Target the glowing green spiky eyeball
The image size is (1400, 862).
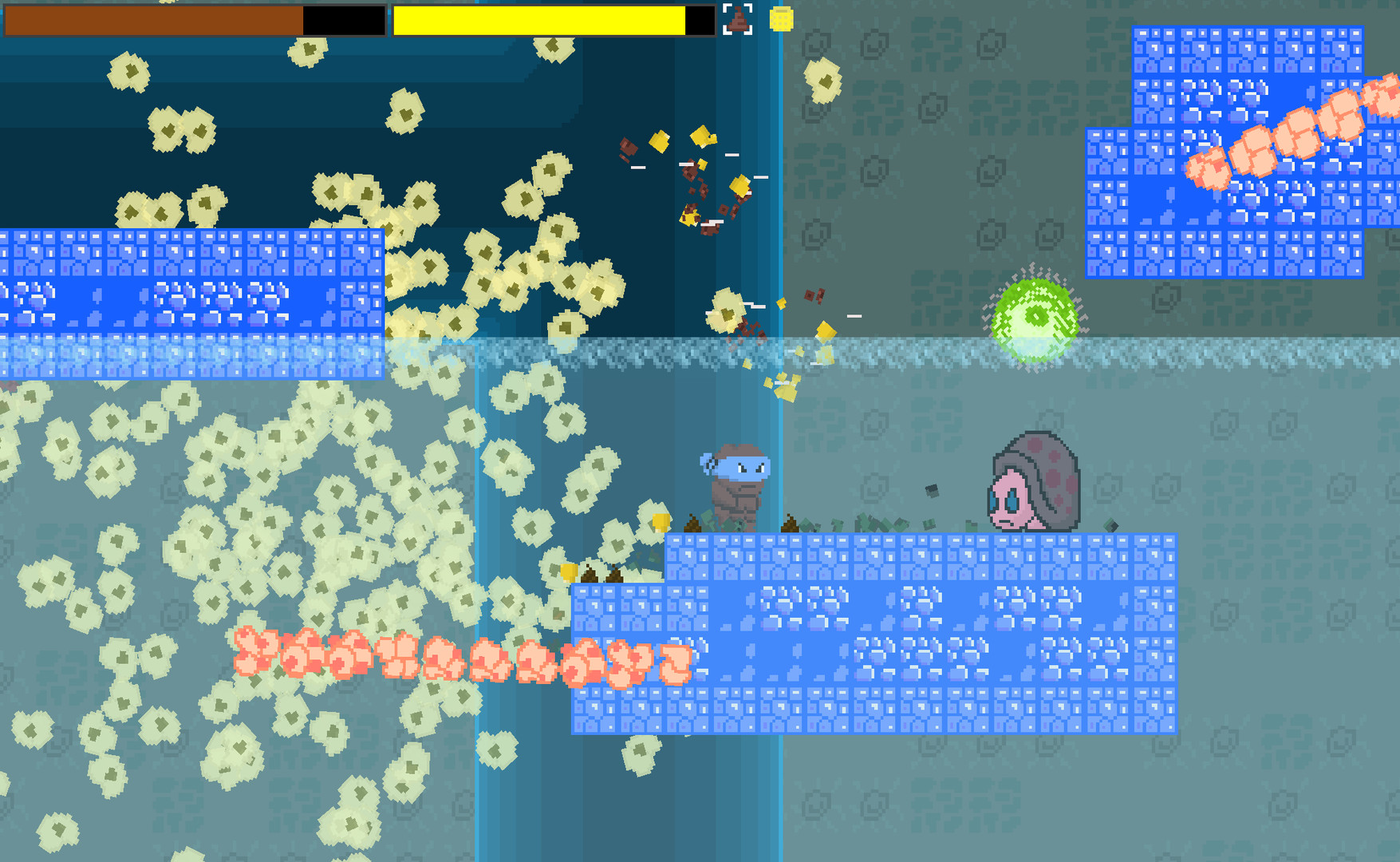[1035, 318]
